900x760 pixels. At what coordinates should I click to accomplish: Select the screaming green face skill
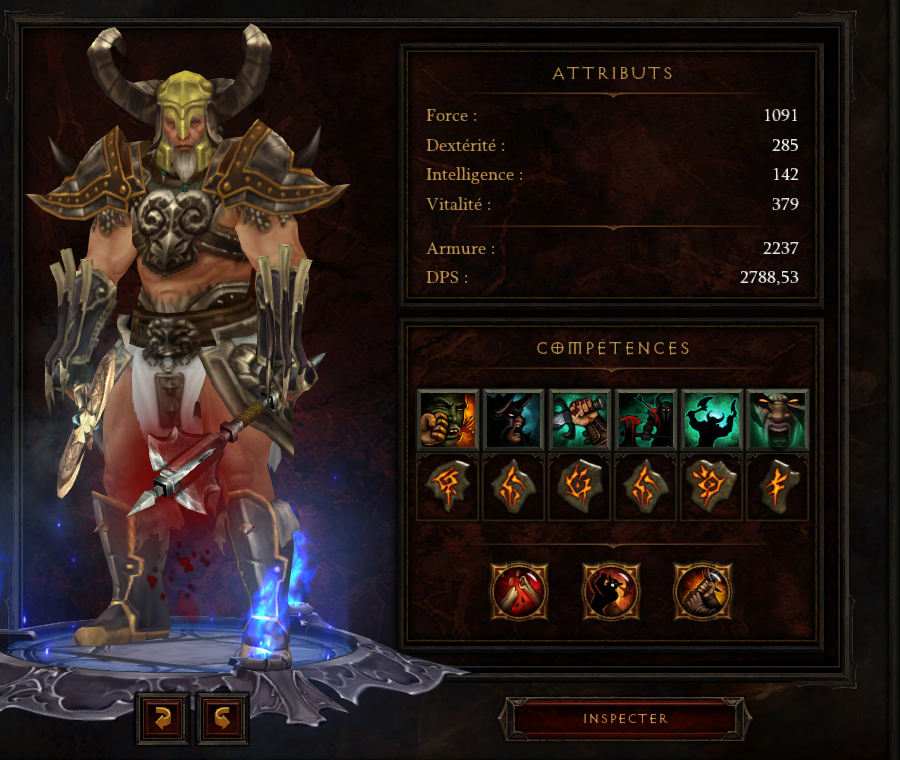coord(777,420)
